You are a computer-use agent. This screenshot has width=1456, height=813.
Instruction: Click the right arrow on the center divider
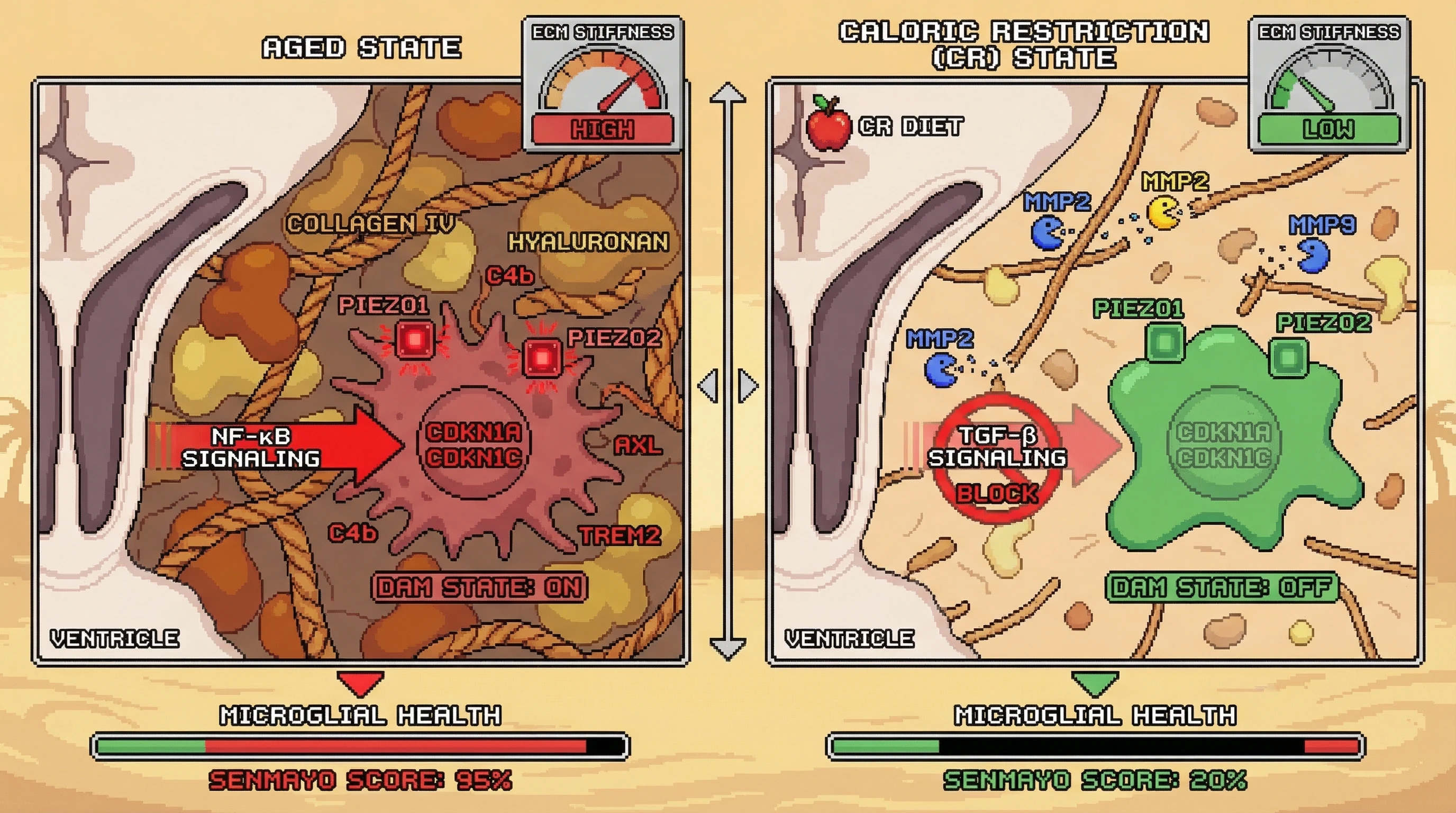748,386
